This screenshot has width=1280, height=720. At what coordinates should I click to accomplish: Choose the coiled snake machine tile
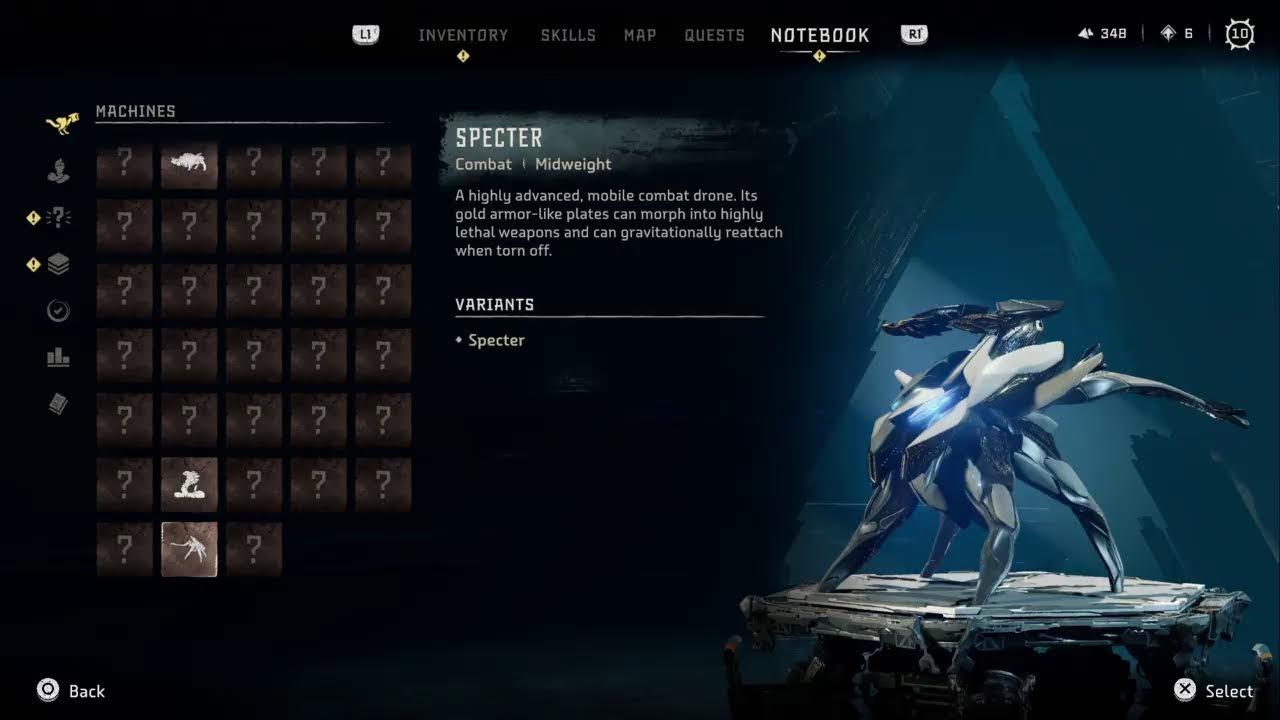point(189,484)
